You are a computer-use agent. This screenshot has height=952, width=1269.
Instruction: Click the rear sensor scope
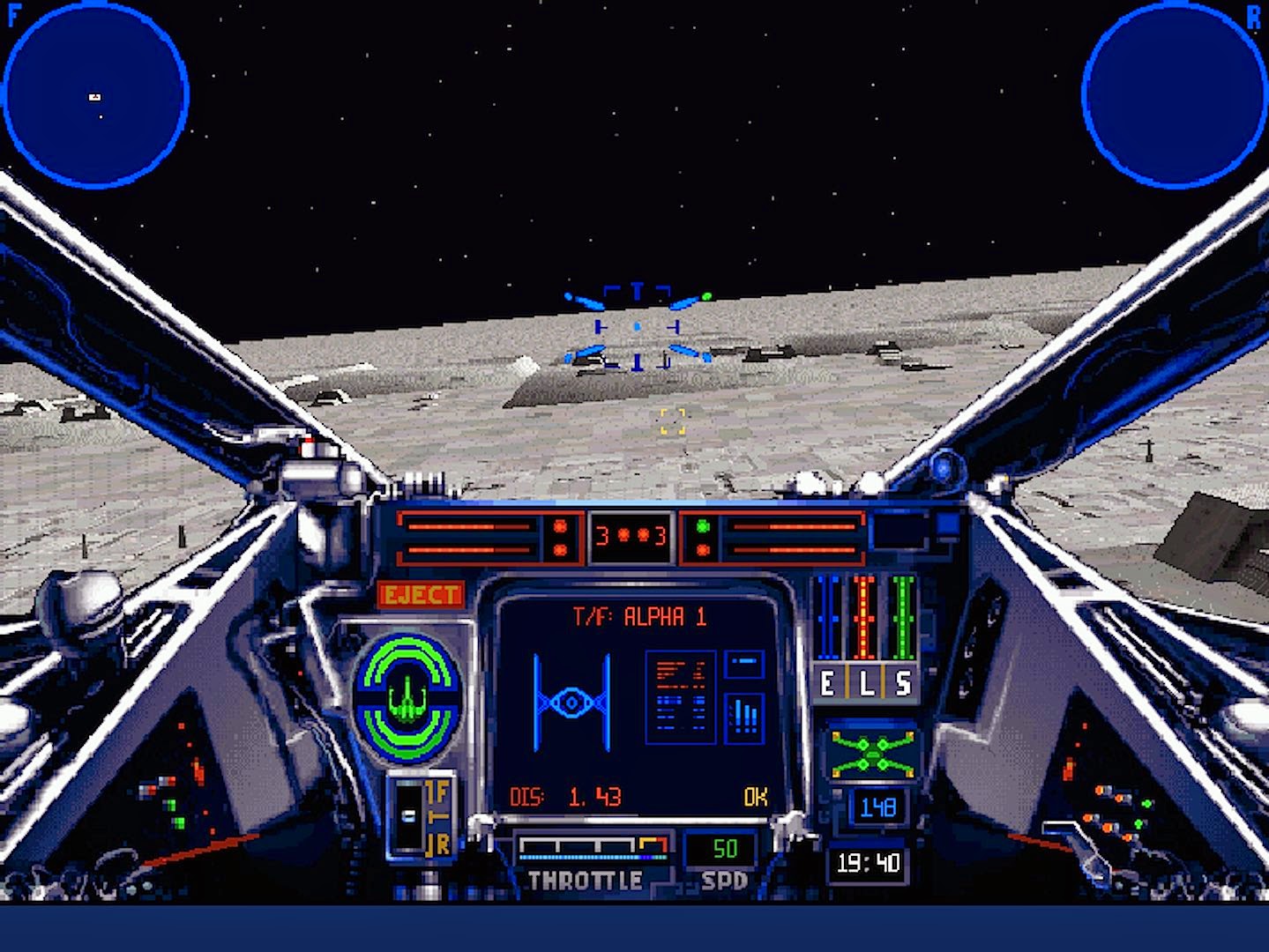point(1174,94)
